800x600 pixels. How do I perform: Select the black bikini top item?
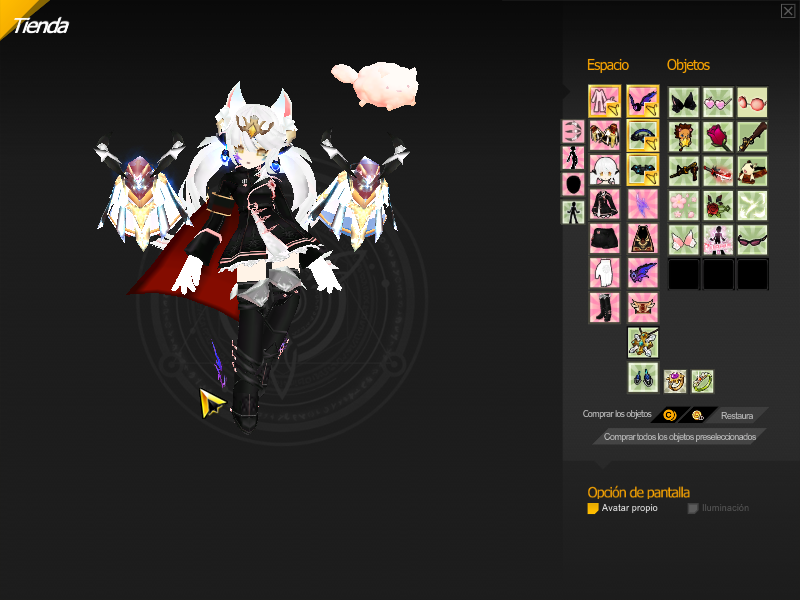(684, 102)
